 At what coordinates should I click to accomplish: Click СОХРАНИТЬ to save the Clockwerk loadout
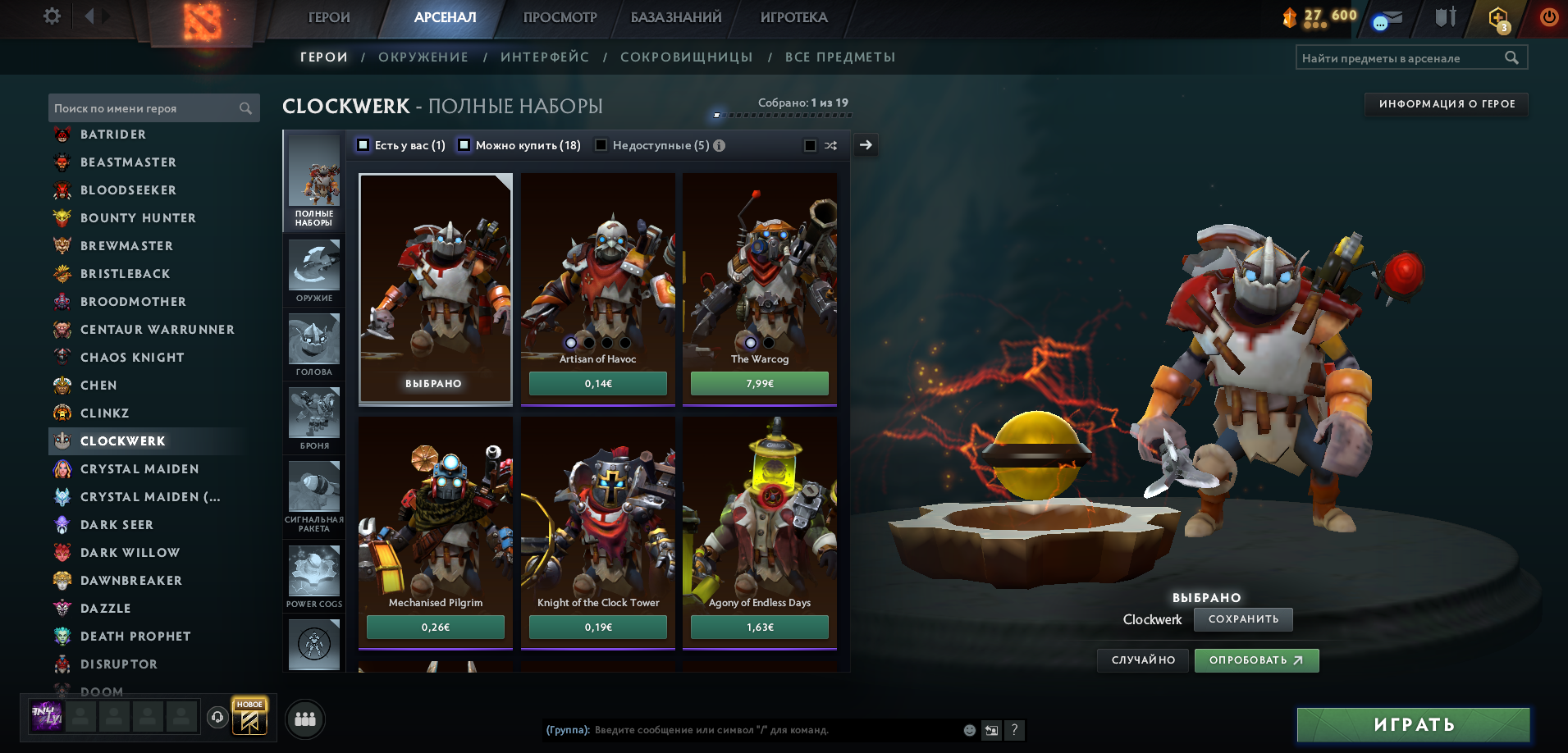(x=1242, y=619)
